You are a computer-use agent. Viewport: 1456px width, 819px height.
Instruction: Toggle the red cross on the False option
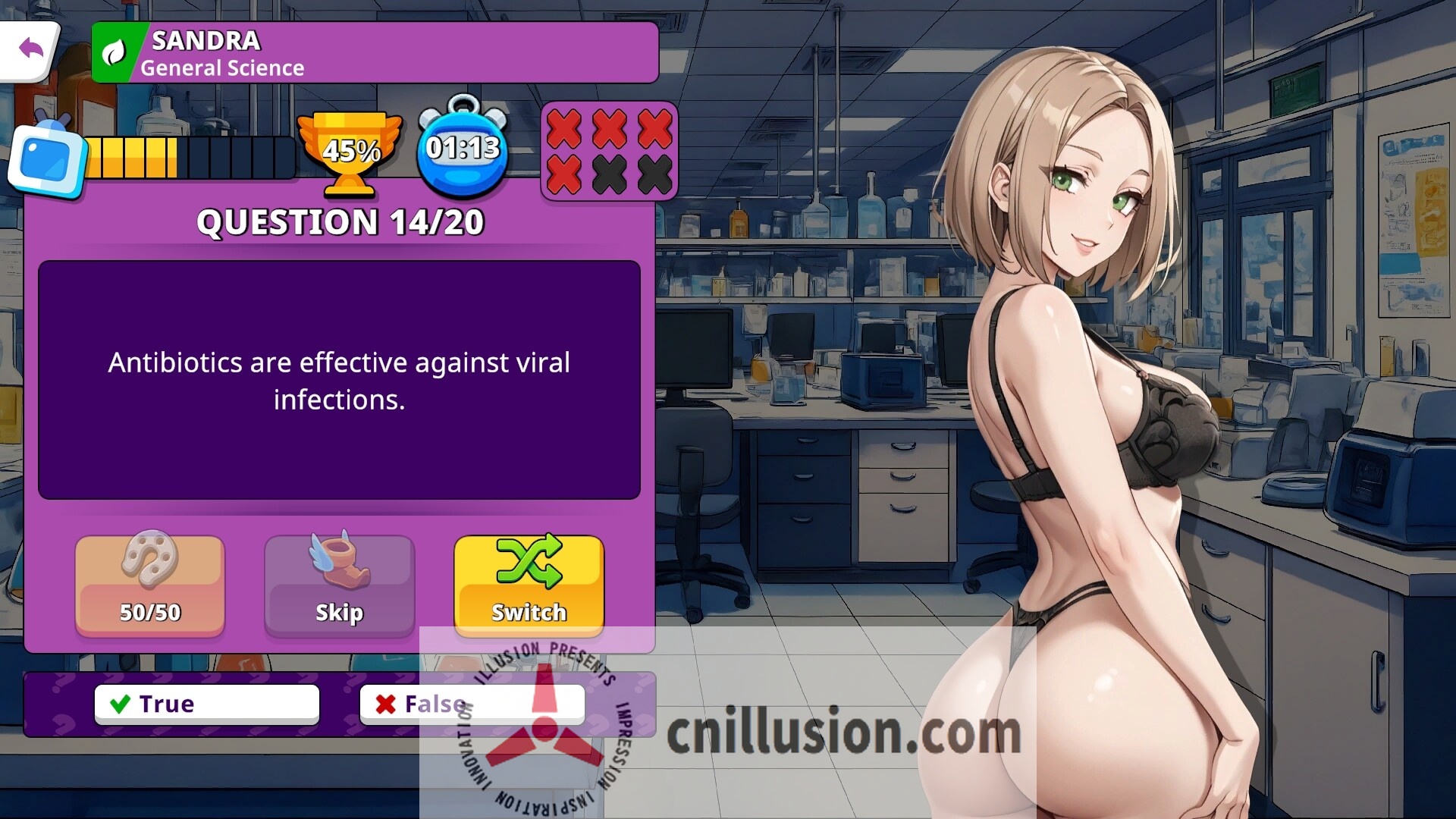(x=385, y=703)
